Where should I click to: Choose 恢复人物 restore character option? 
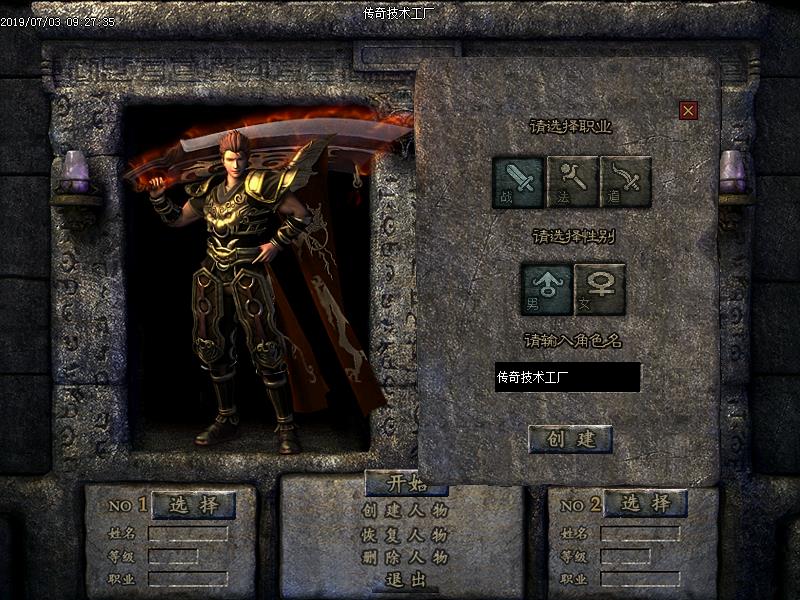pos(404,534)
